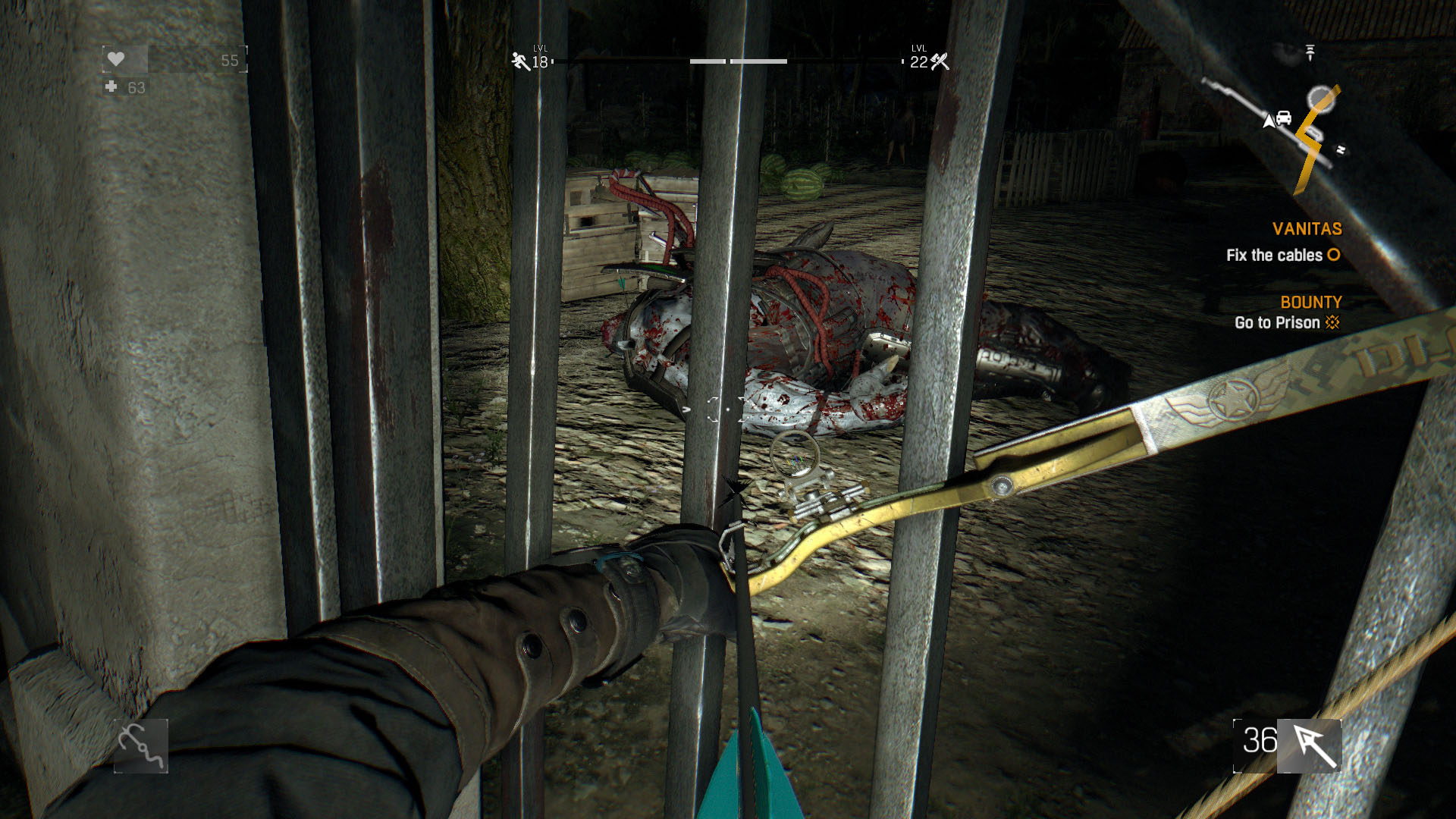Click the car marker on the minimap

1283,118
